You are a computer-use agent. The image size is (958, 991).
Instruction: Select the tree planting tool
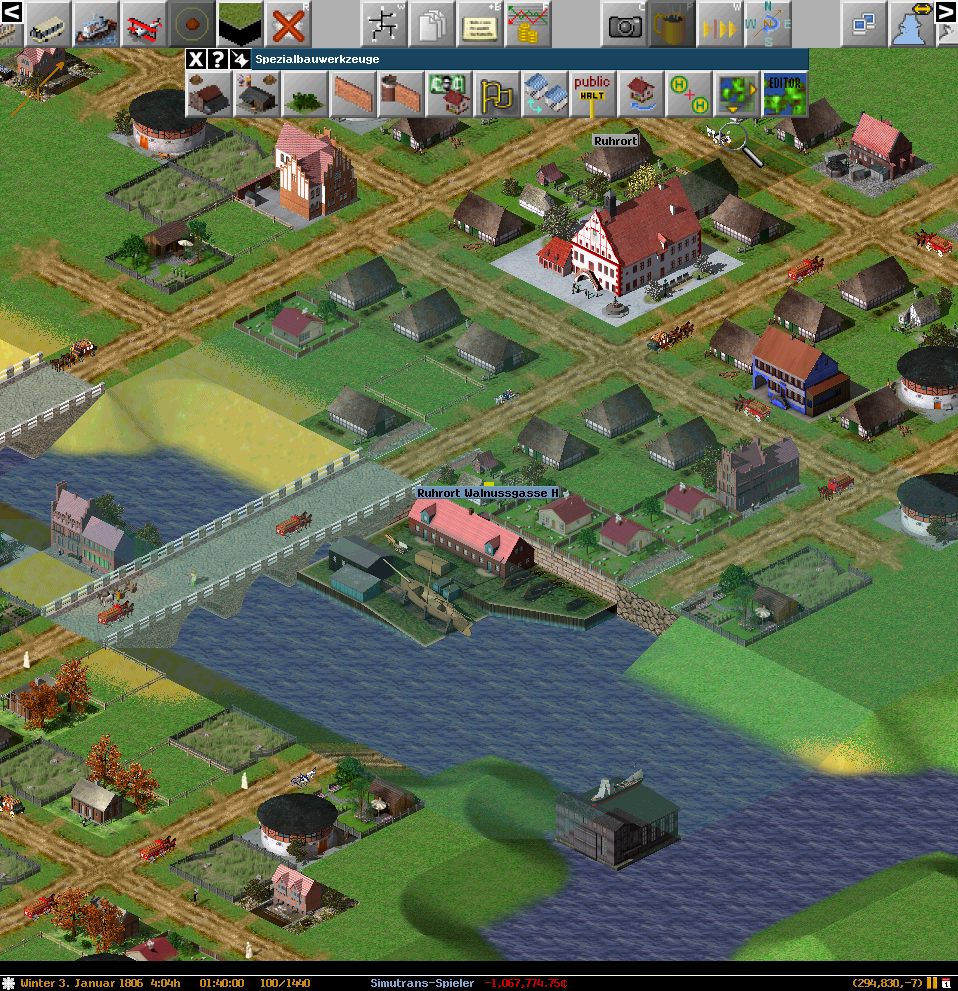[x=304, y=94]
